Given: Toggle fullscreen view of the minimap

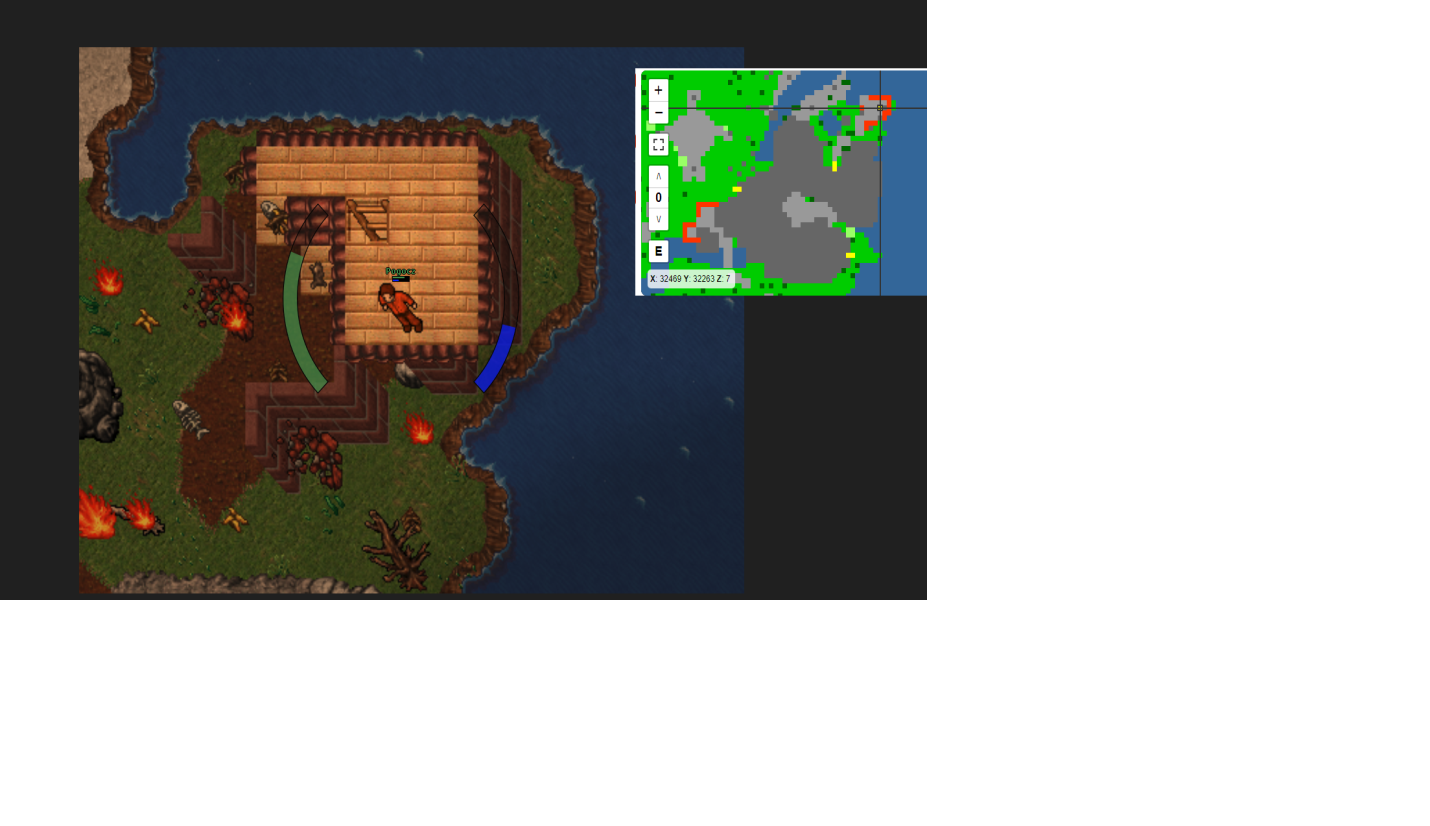Looking at the screenshot, I should (658, 144).
